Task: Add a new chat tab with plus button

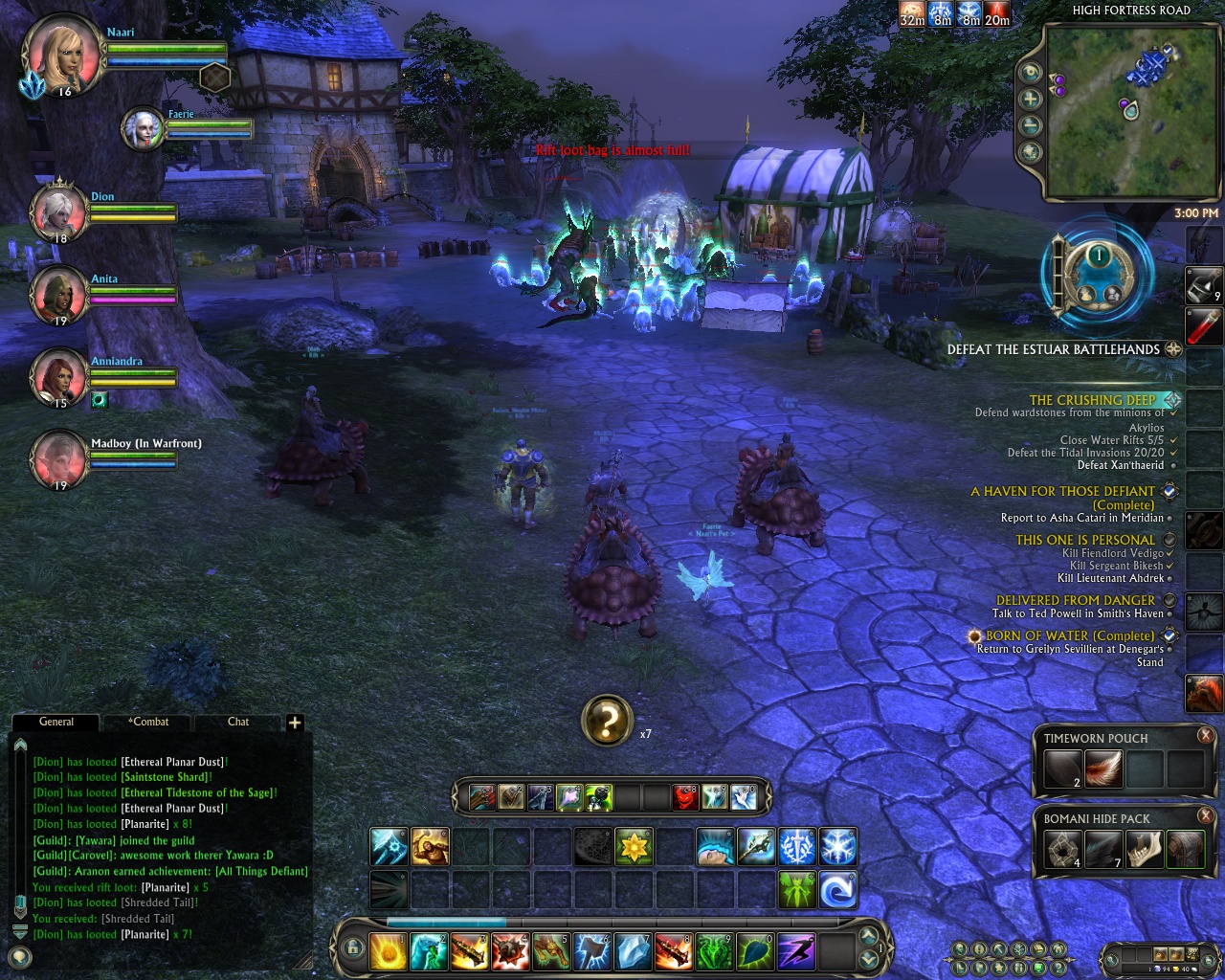Action: [295, 723]
